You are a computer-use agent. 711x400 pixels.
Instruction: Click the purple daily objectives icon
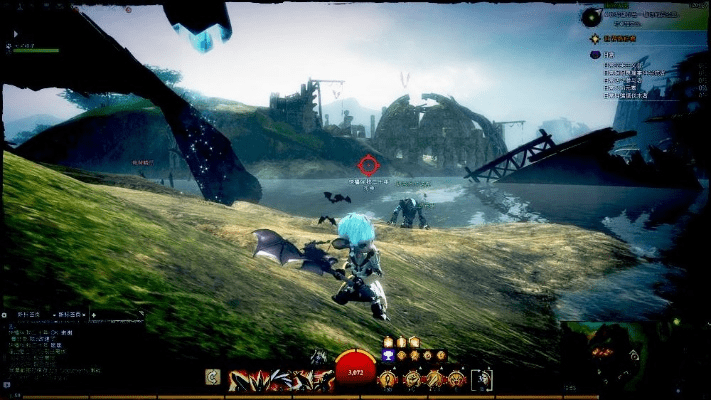pos(596,54)
